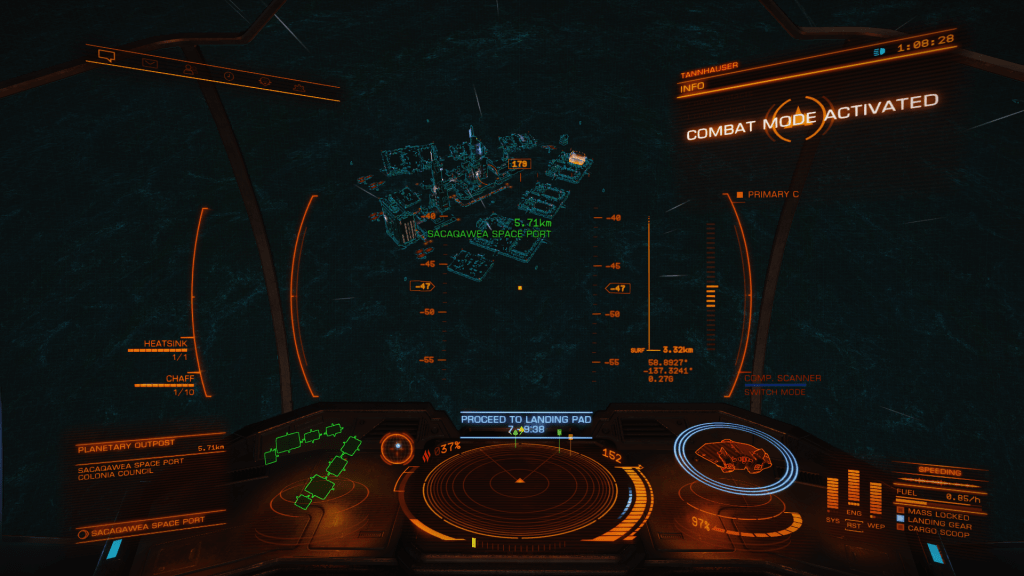Click the circular radar scanner
This screenshot has width=1024, height=576.
click(x=519, y=481)
